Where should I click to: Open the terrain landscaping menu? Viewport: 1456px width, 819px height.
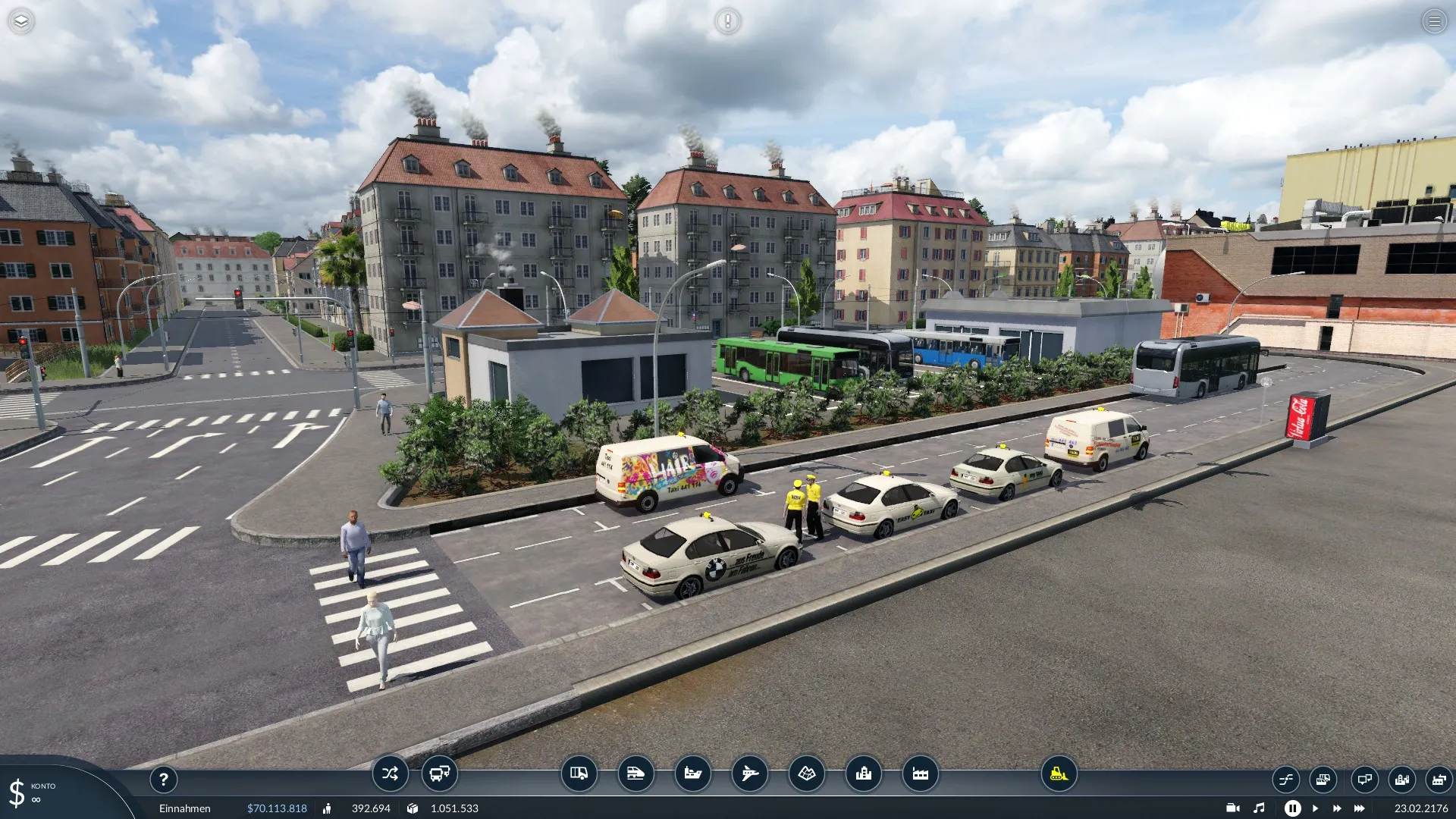point(806,773)
